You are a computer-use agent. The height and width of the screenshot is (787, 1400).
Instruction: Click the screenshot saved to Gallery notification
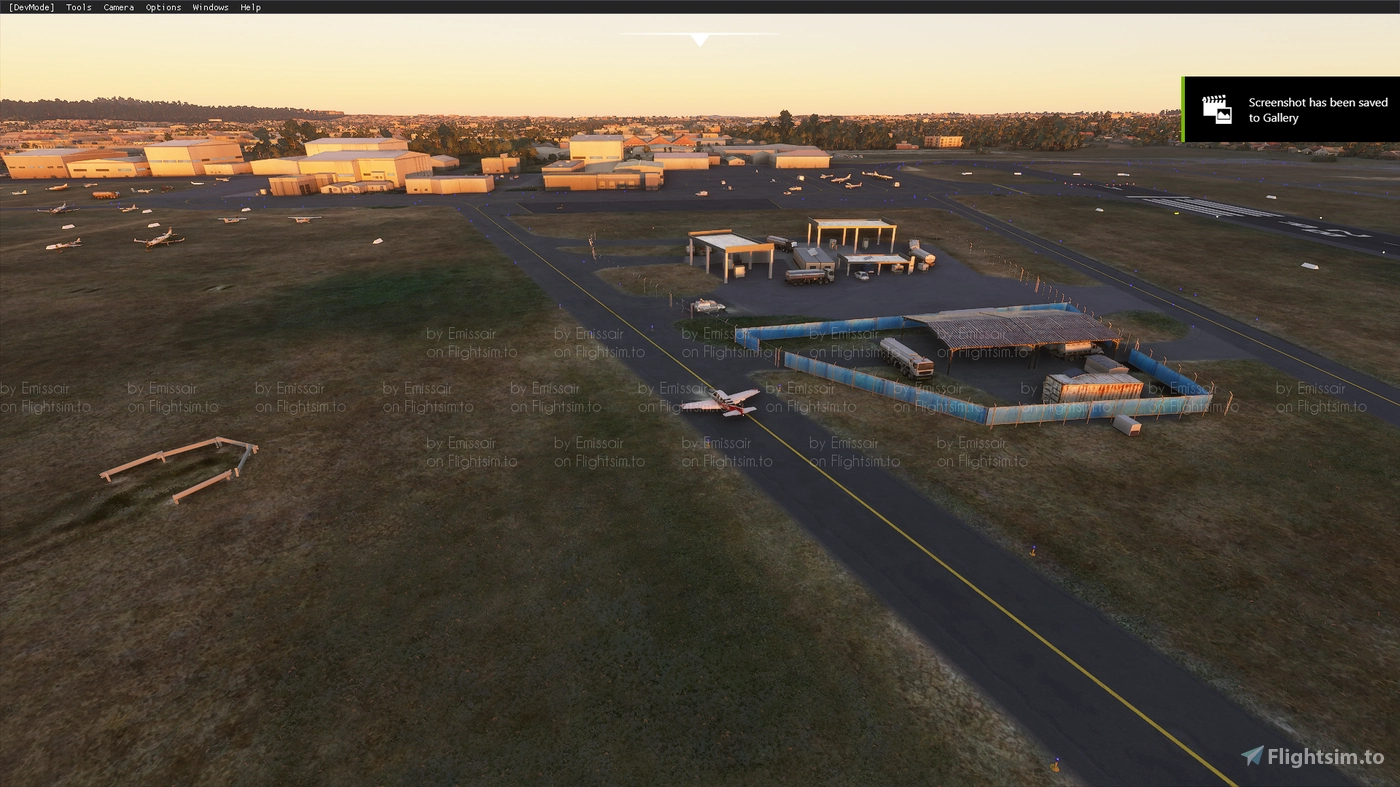1290,110
